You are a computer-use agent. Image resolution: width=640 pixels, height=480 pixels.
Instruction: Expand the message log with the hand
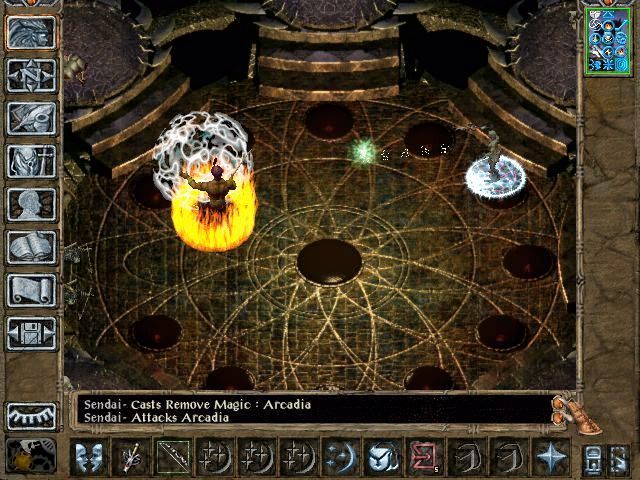[568, 407]
